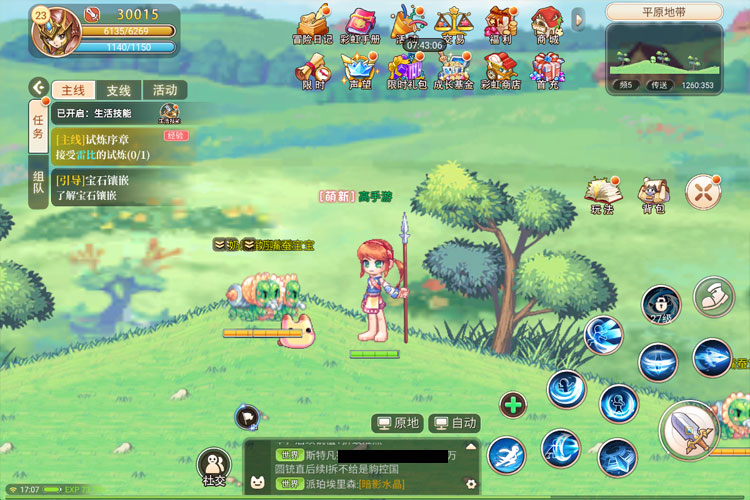Screen dimensions: 750x500
Task: Open the 冒险日记 adventure diary
Action: click(x=311, y=24)
